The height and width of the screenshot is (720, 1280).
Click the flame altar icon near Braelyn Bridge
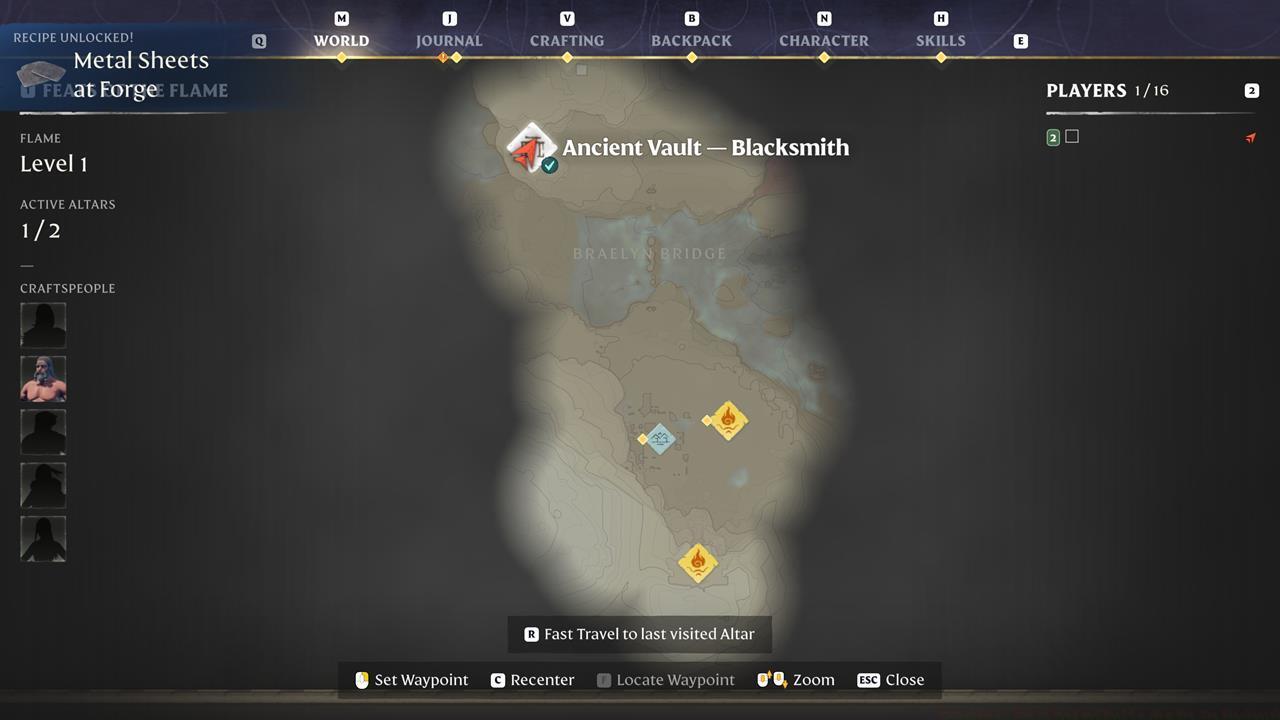[x=728, y=421]
